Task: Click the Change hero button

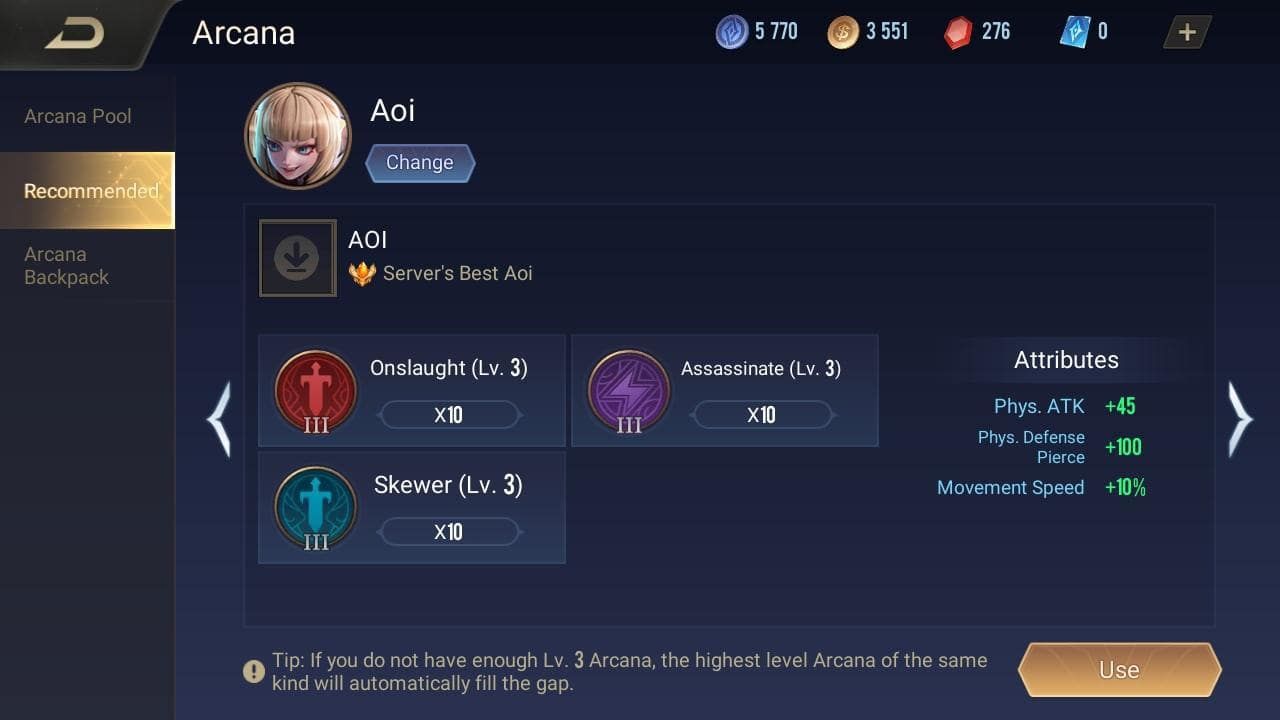Action: pyautogui.click(x=420, y=162)
